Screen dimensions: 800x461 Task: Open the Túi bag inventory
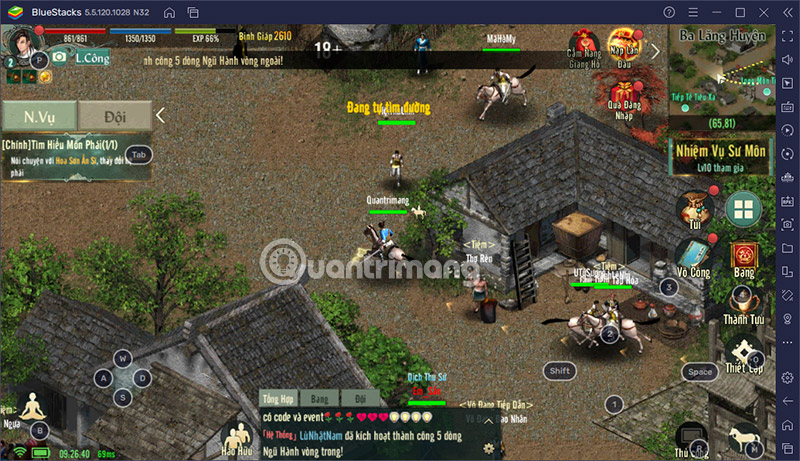click(x=691, y=210)
